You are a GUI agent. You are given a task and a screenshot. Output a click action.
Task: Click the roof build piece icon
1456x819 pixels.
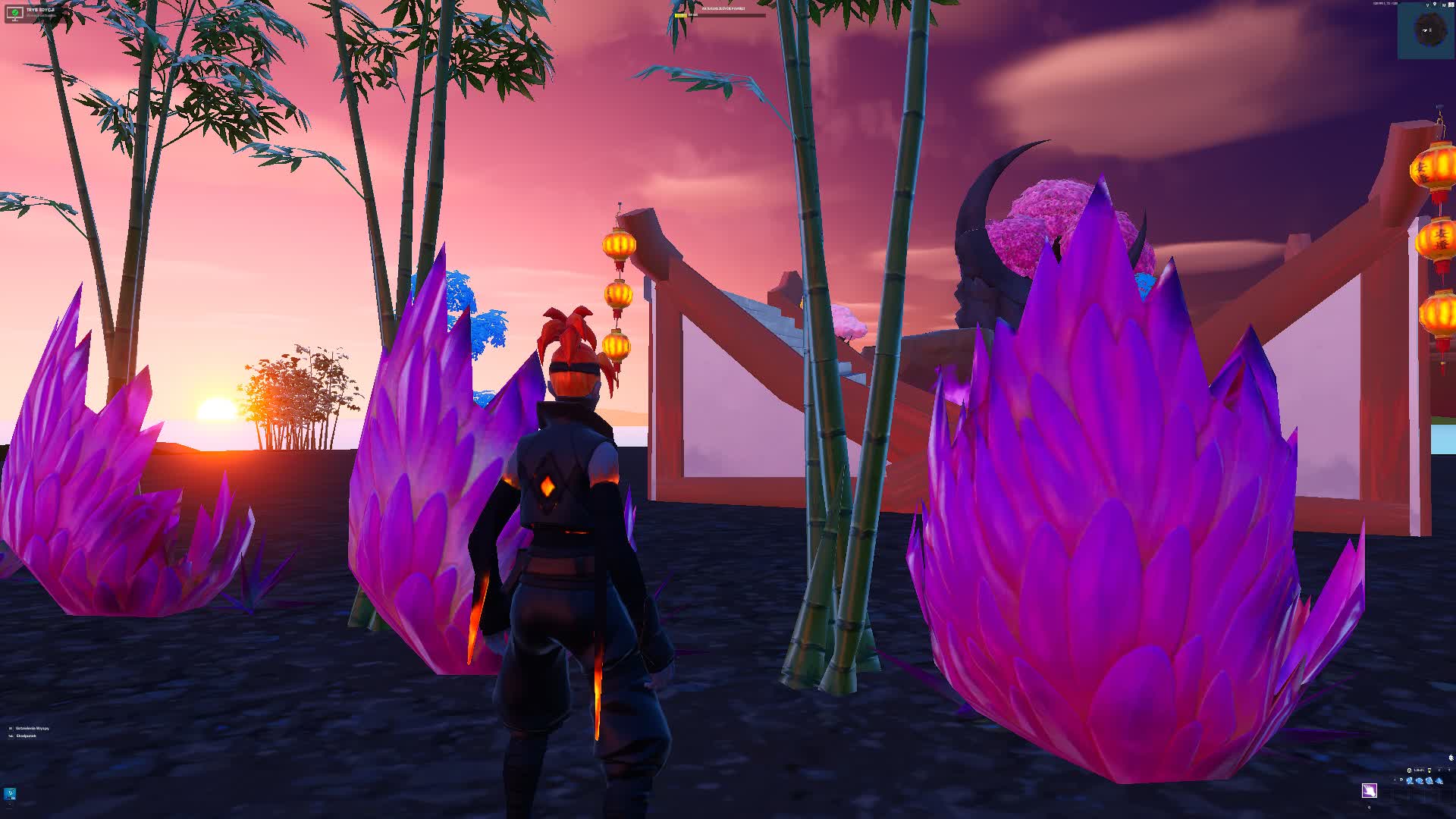pos(1439,781)
